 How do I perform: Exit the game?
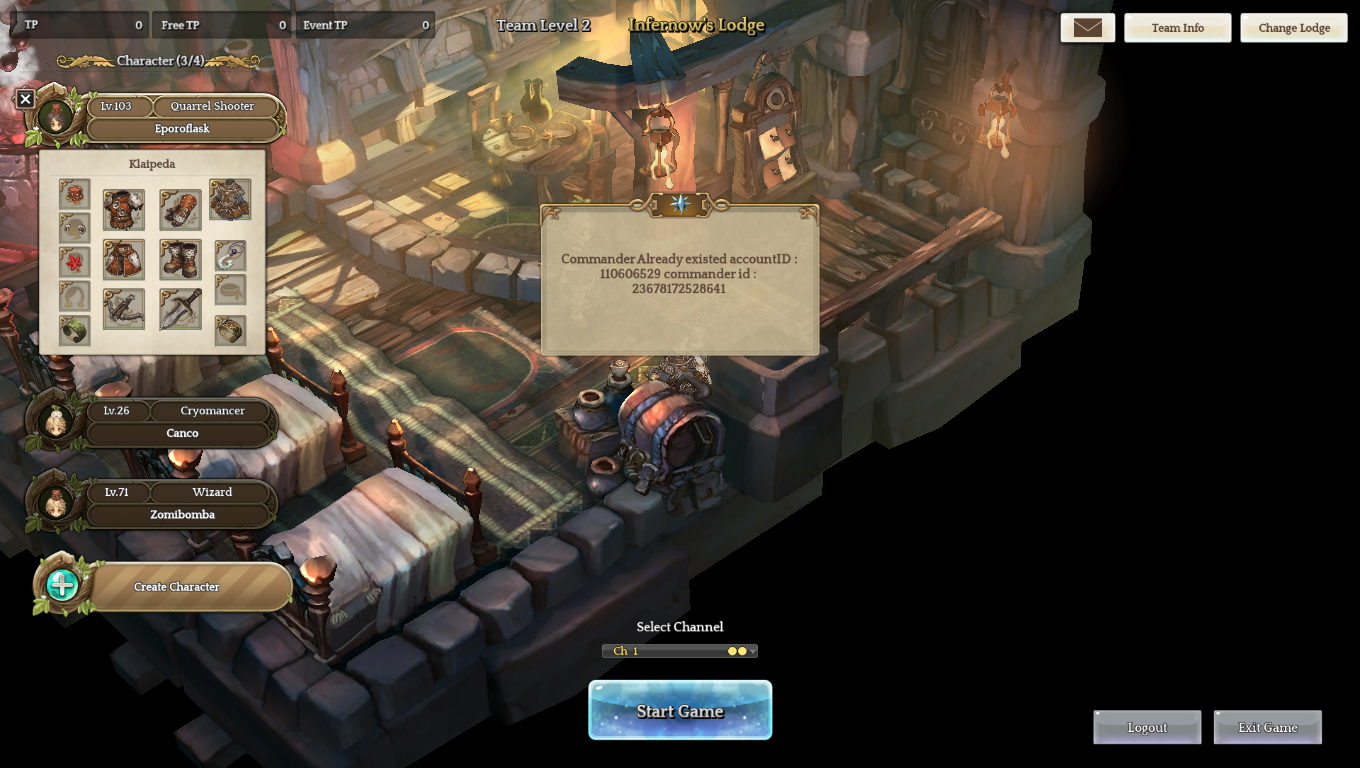pos(1267,727)
